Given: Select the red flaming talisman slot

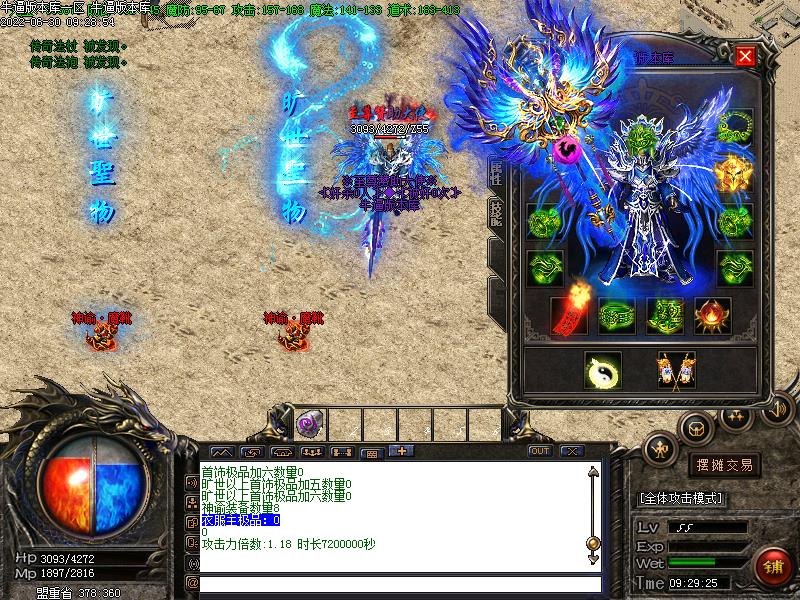Looking at the screenshot, I should click(570, 315).
